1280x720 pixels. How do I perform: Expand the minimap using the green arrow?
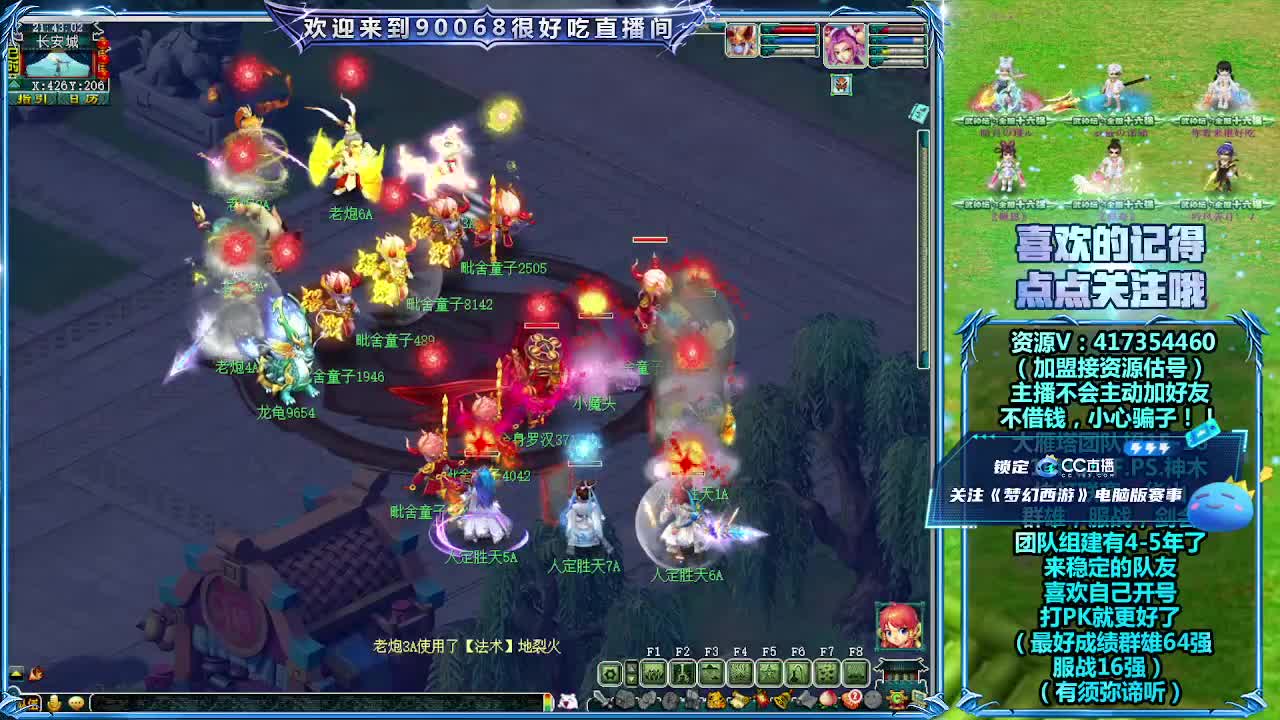click(x=14, y=83)
